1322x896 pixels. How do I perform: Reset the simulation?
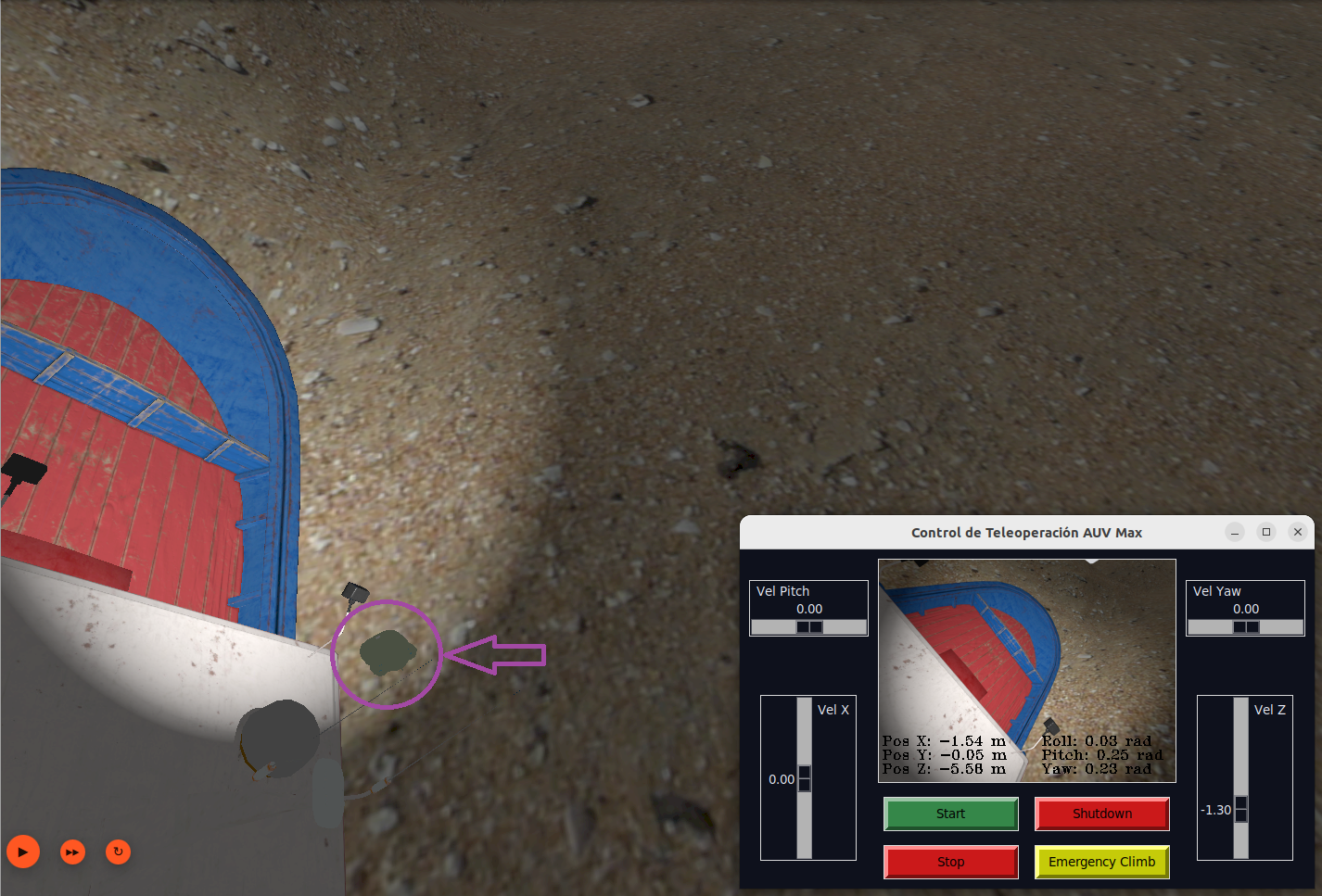click(x=118, y=852)
